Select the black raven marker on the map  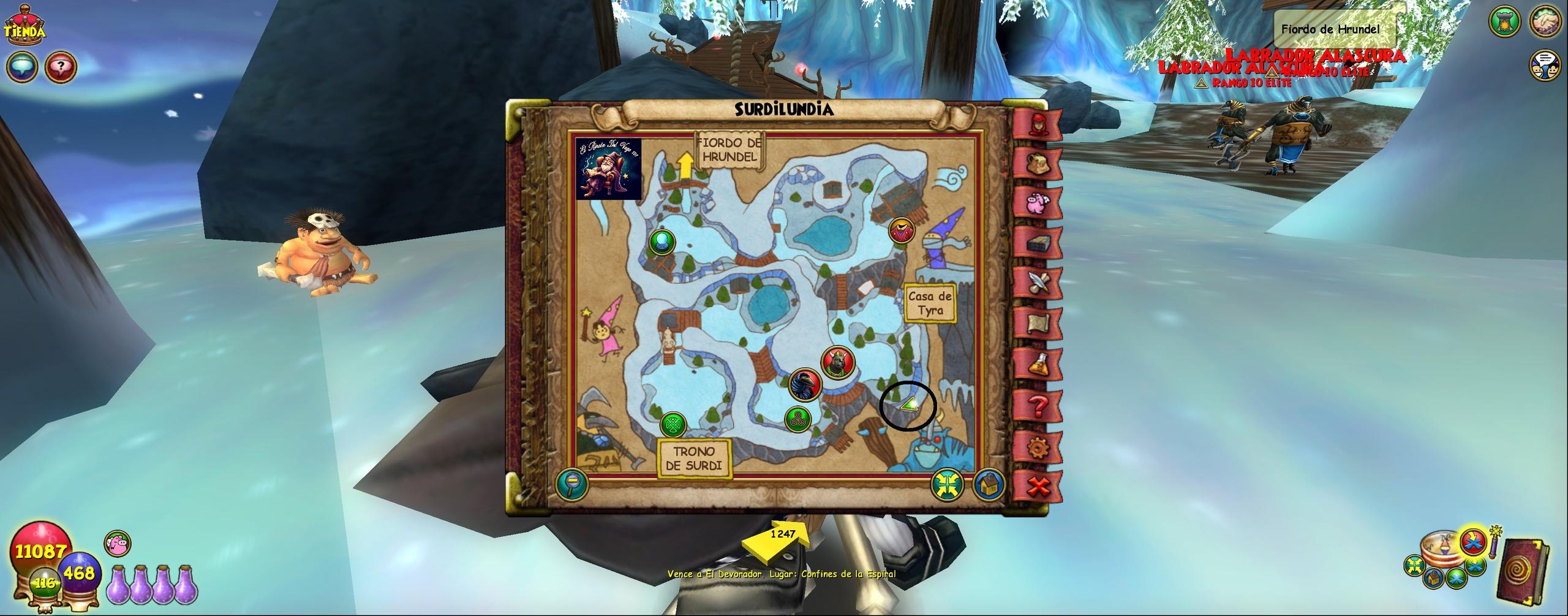[804, 385]
